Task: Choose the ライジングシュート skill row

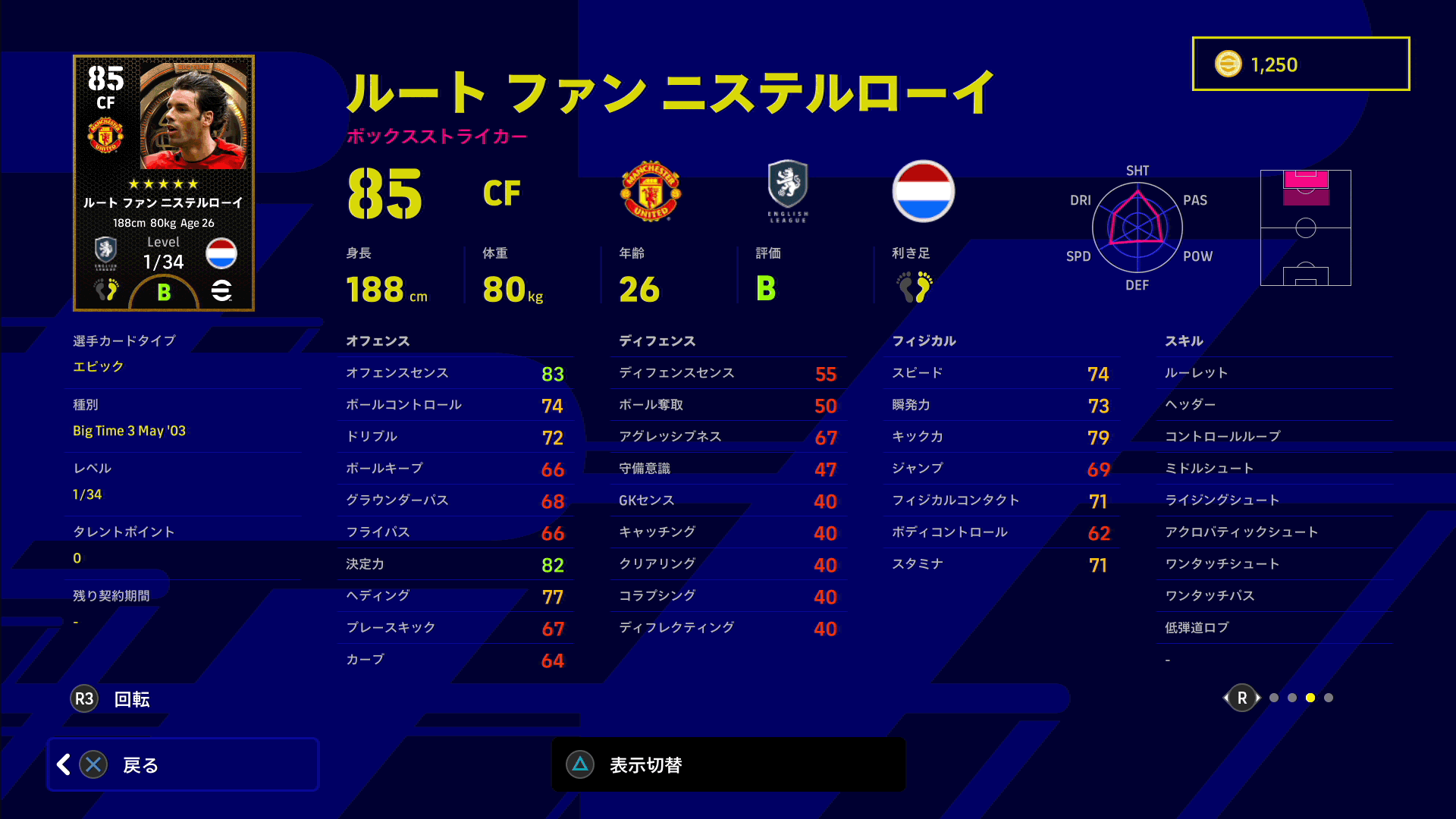Action: pyautogui.click(x=1274, y=500)
